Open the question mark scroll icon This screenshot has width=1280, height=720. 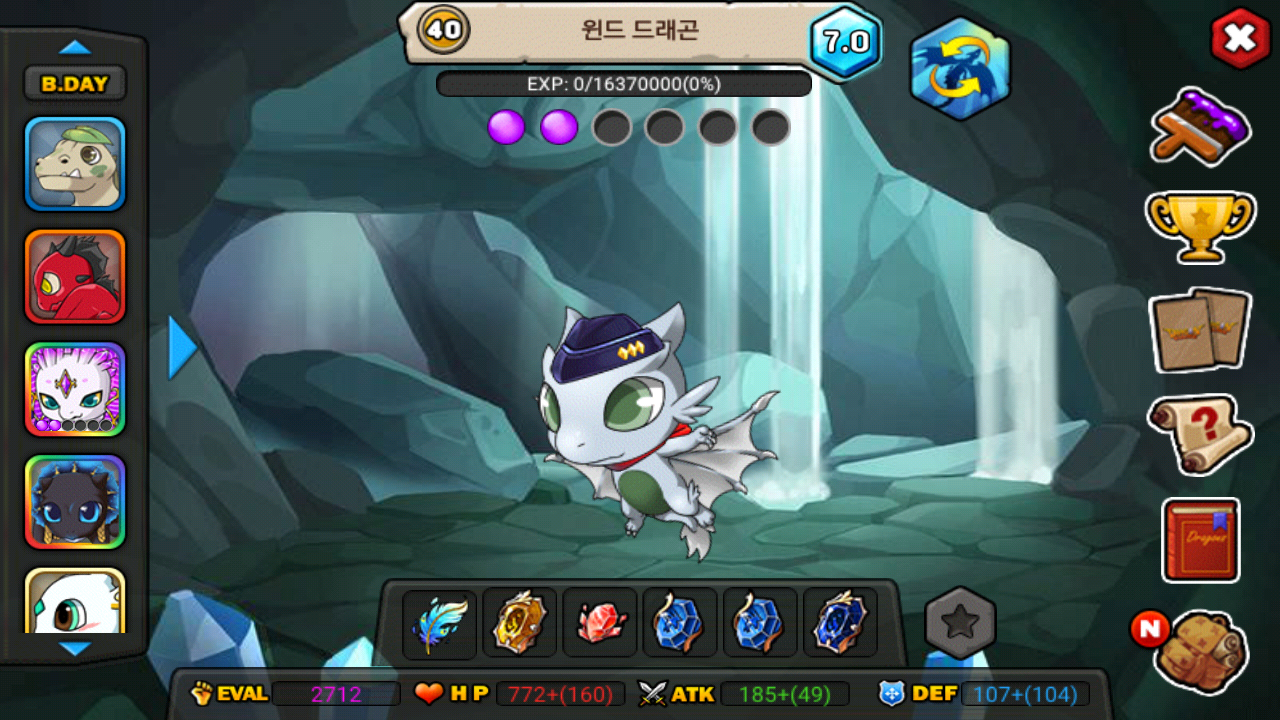coord(1200,433)
